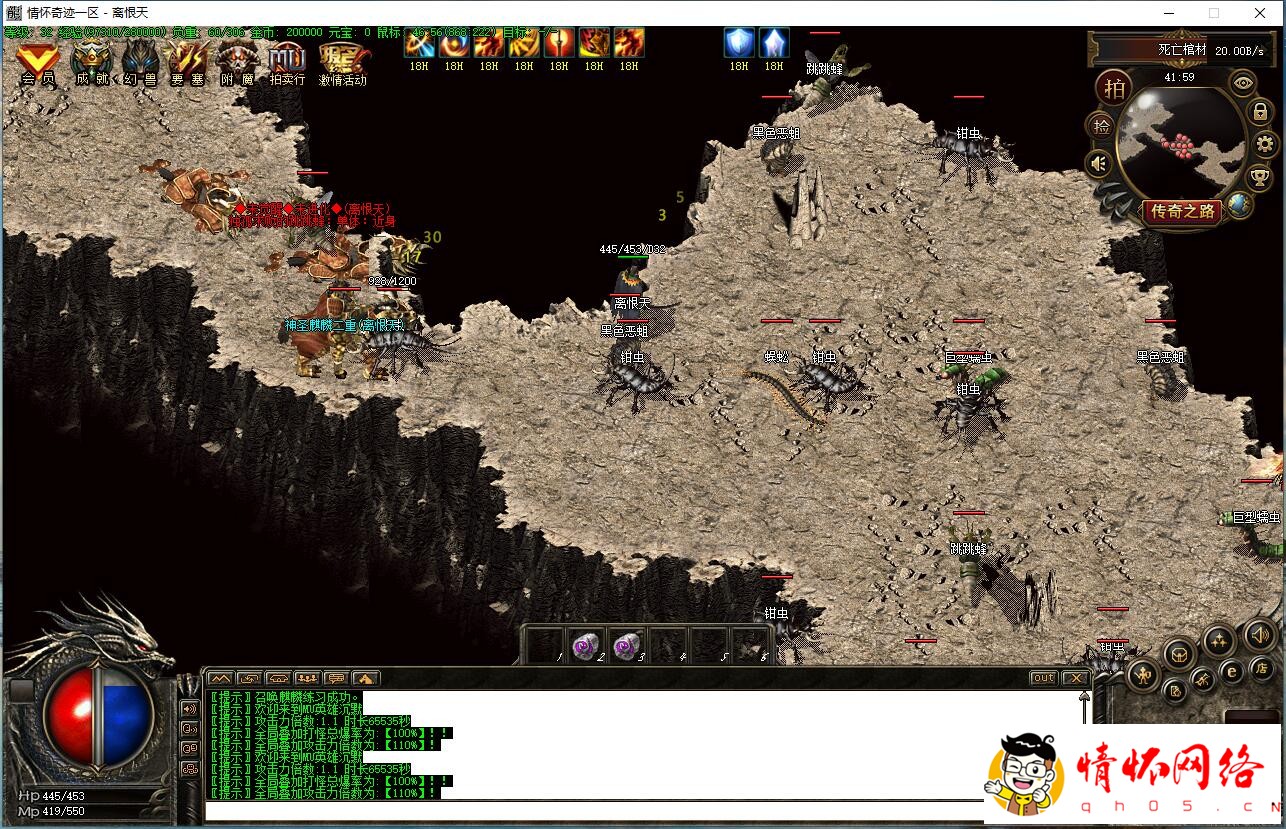Open the 激情活动 events menu
The image size is (1286, 829).
tap(342, 62)
